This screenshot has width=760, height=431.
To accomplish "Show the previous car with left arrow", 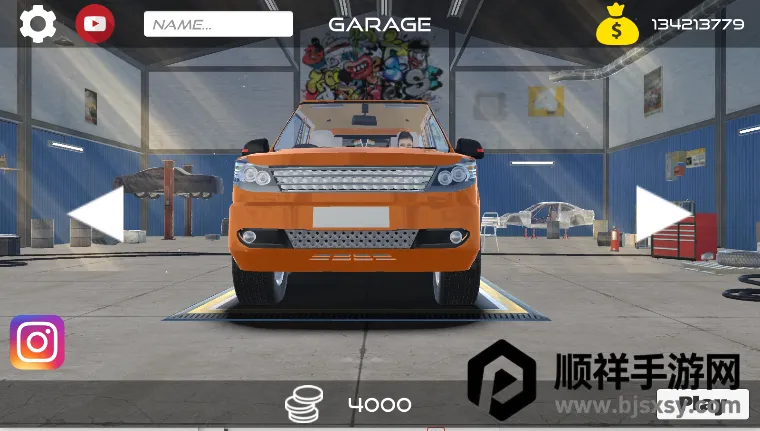I will coord(96,213).
